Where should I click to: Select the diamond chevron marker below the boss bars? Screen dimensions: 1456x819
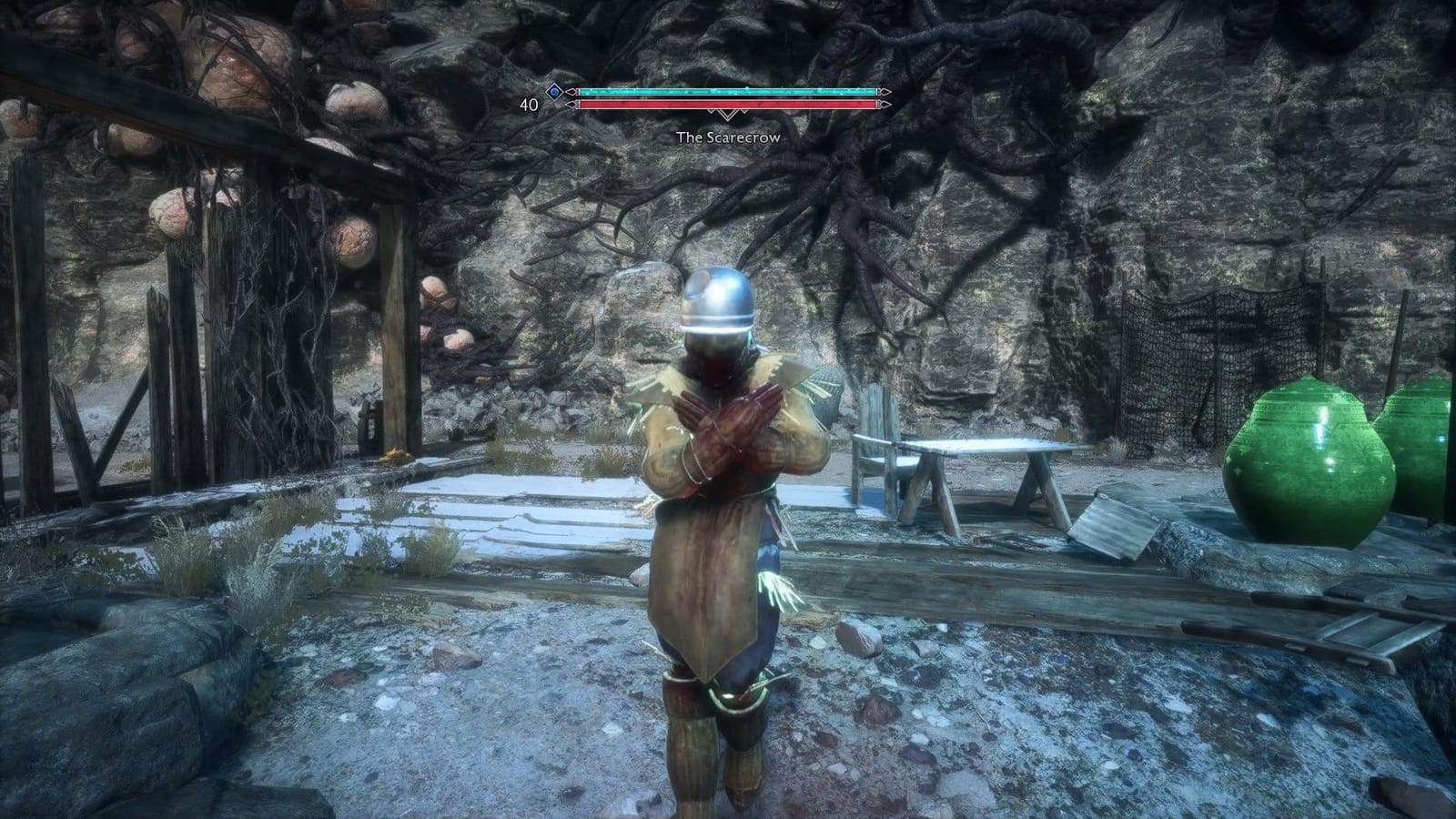click(x=727, y=116)
